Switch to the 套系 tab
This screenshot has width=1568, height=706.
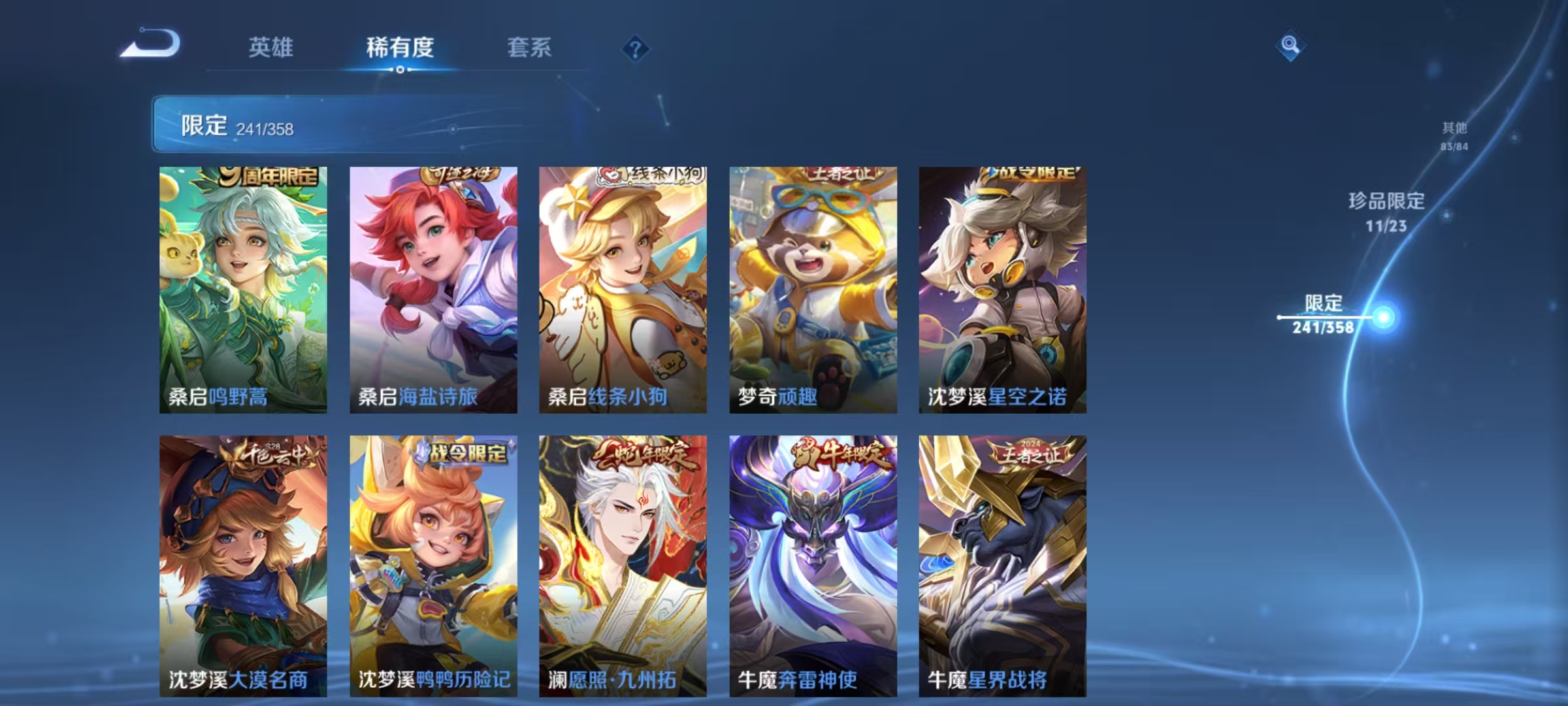click(x=529, y=48)
